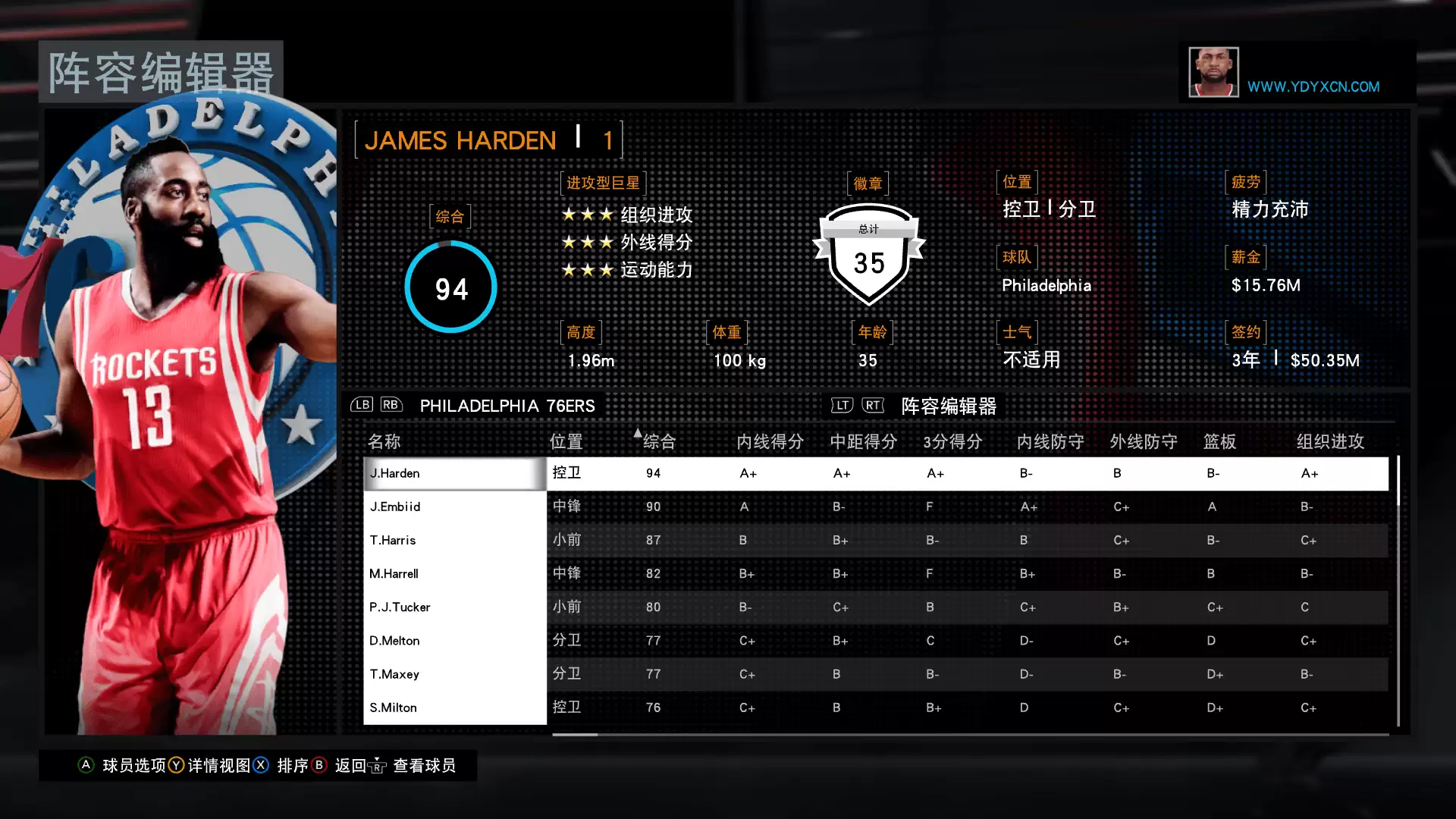Sort players by 位置 position column
Image resolution: width=1456 pixels, height=819 pixels.
(x=566, y=441)
